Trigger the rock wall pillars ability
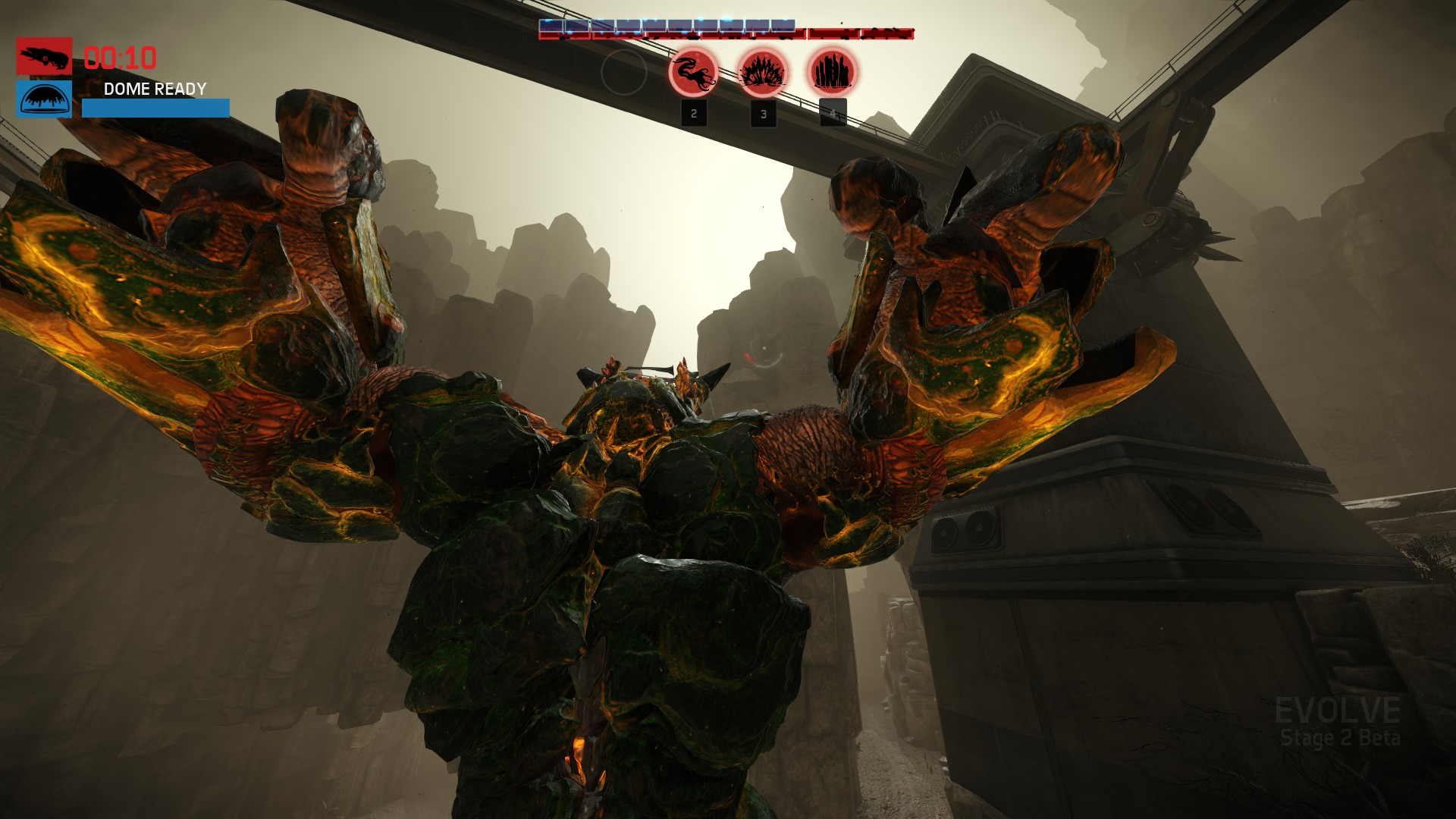 pos(833,73)
